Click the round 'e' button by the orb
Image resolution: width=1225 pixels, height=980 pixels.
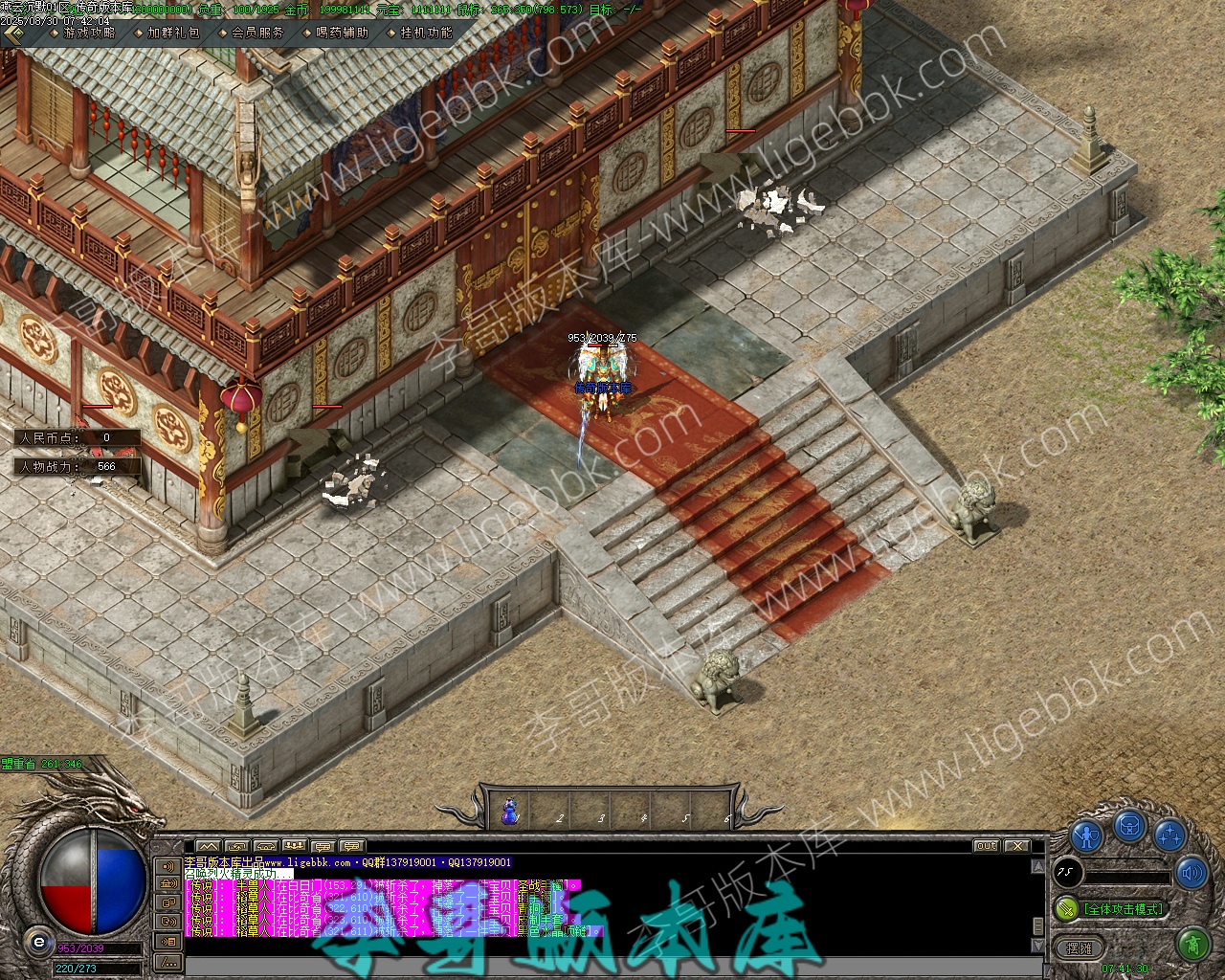39,941
